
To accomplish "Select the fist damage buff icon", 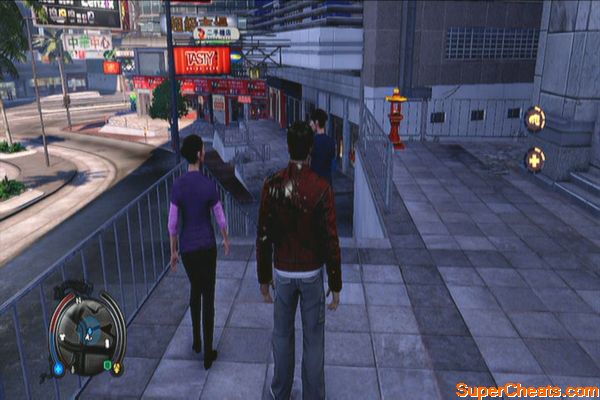I will pyautogui.click(x=535, y=119).
